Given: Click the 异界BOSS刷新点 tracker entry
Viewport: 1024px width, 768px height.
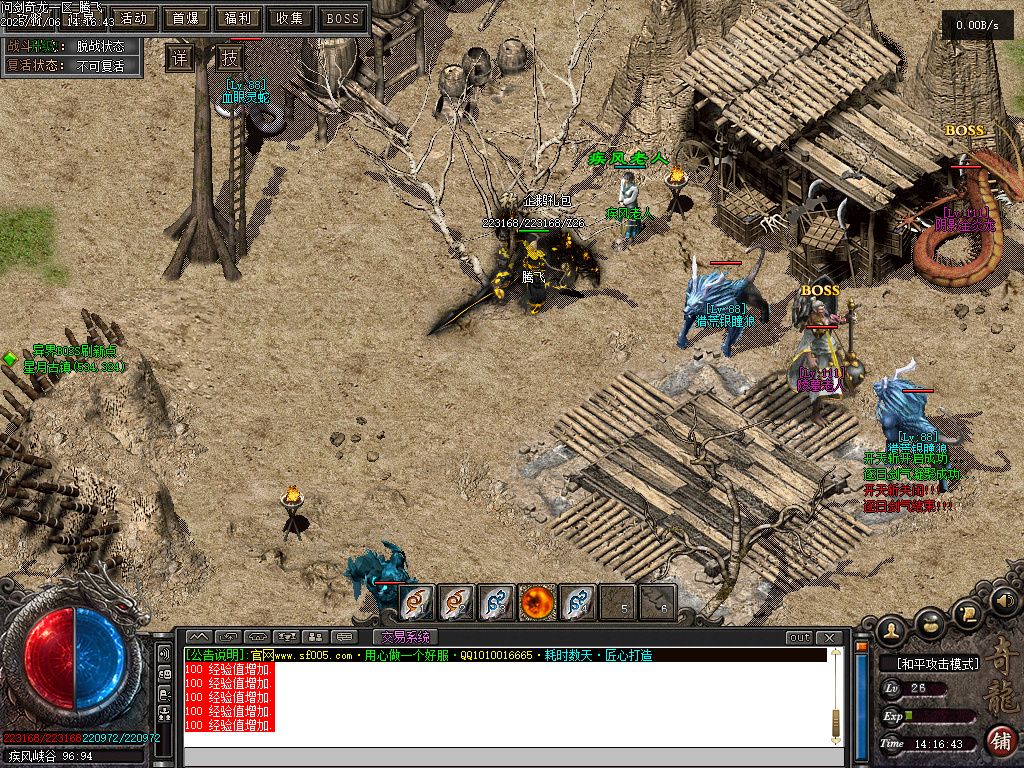Looking at the screenshot, I should click(74, 351).
